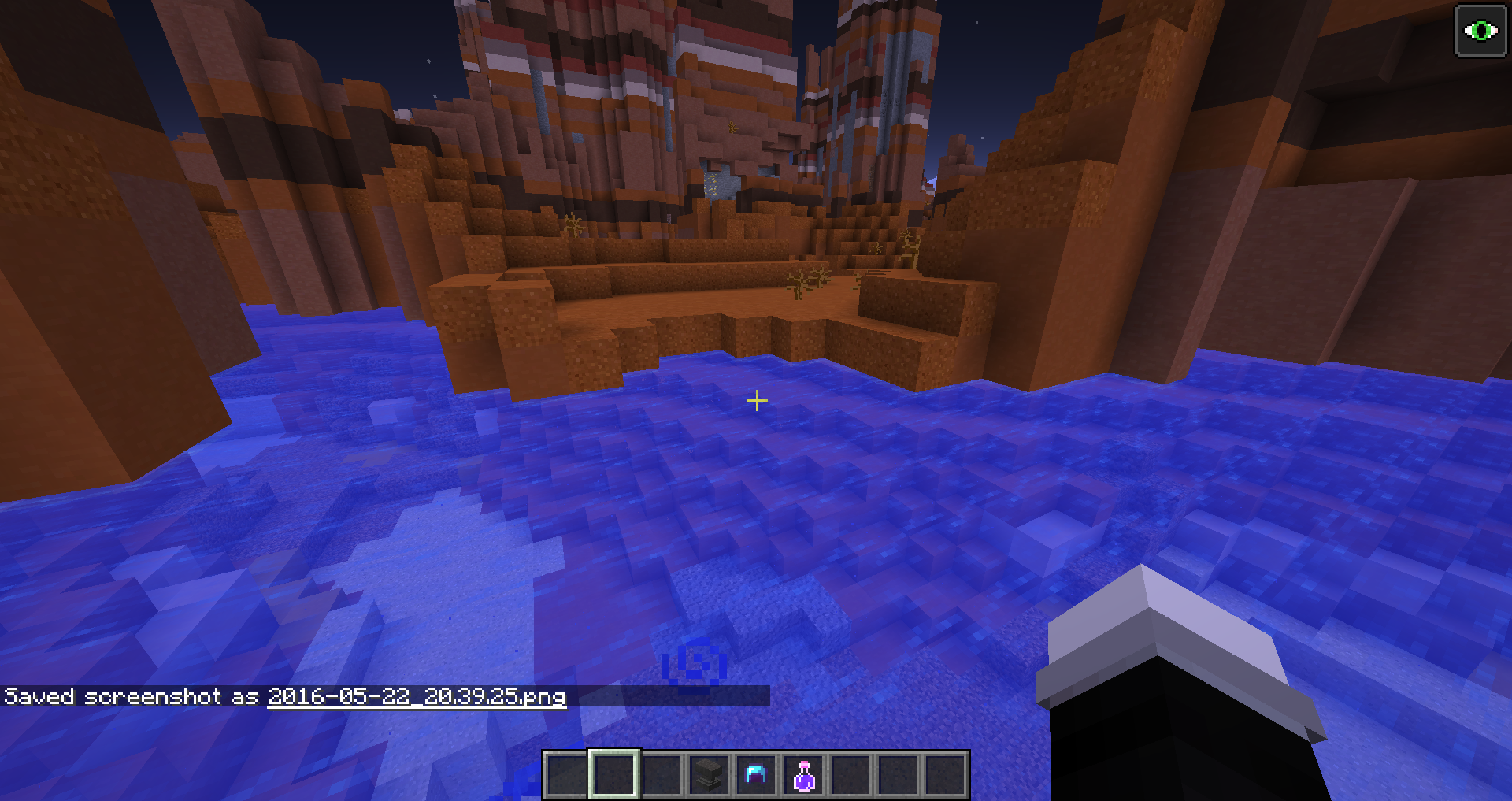Screen dimensions: 1512x801
Task: Select the anvil hotbar slot
Action: tap(709, 775)
